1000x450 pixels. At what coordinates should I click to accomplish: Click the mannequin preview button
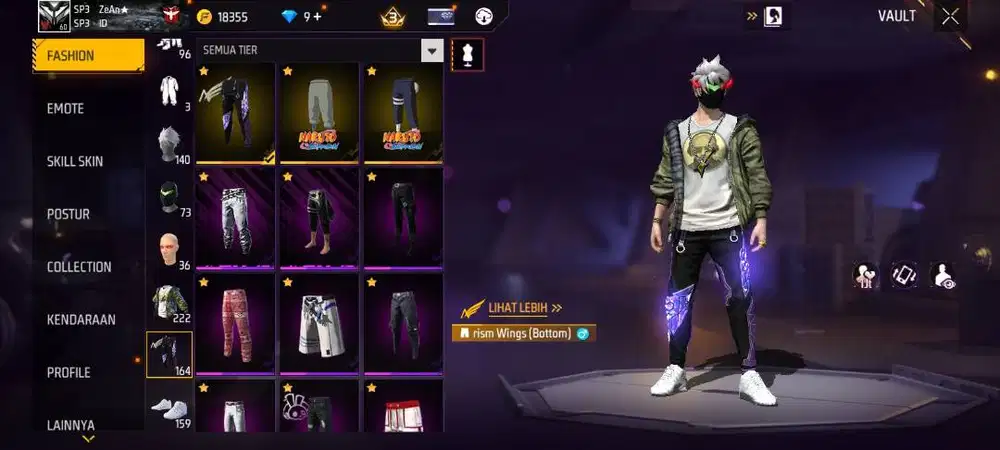(x=467, y=54)
